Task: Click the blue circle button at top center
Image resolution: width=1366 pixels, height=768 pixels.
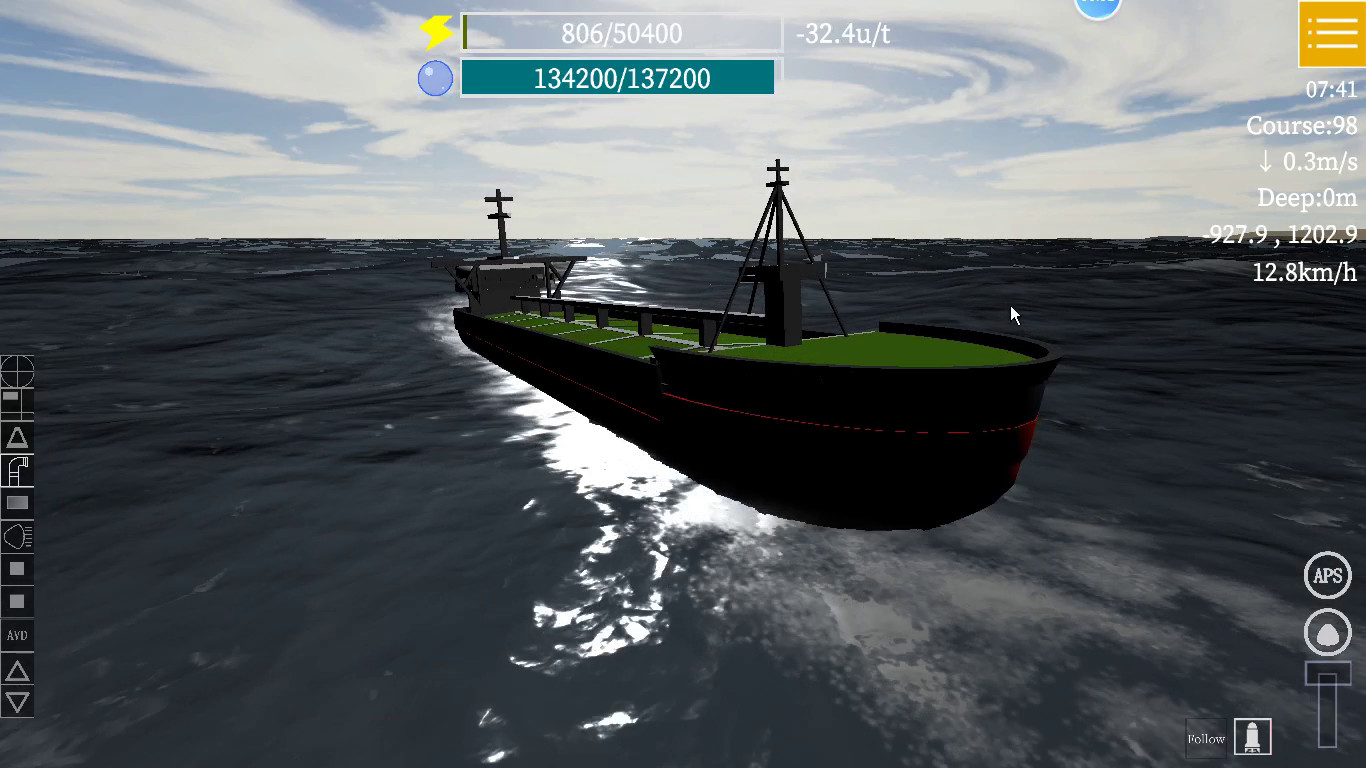Action: [x=1097, y=5]
